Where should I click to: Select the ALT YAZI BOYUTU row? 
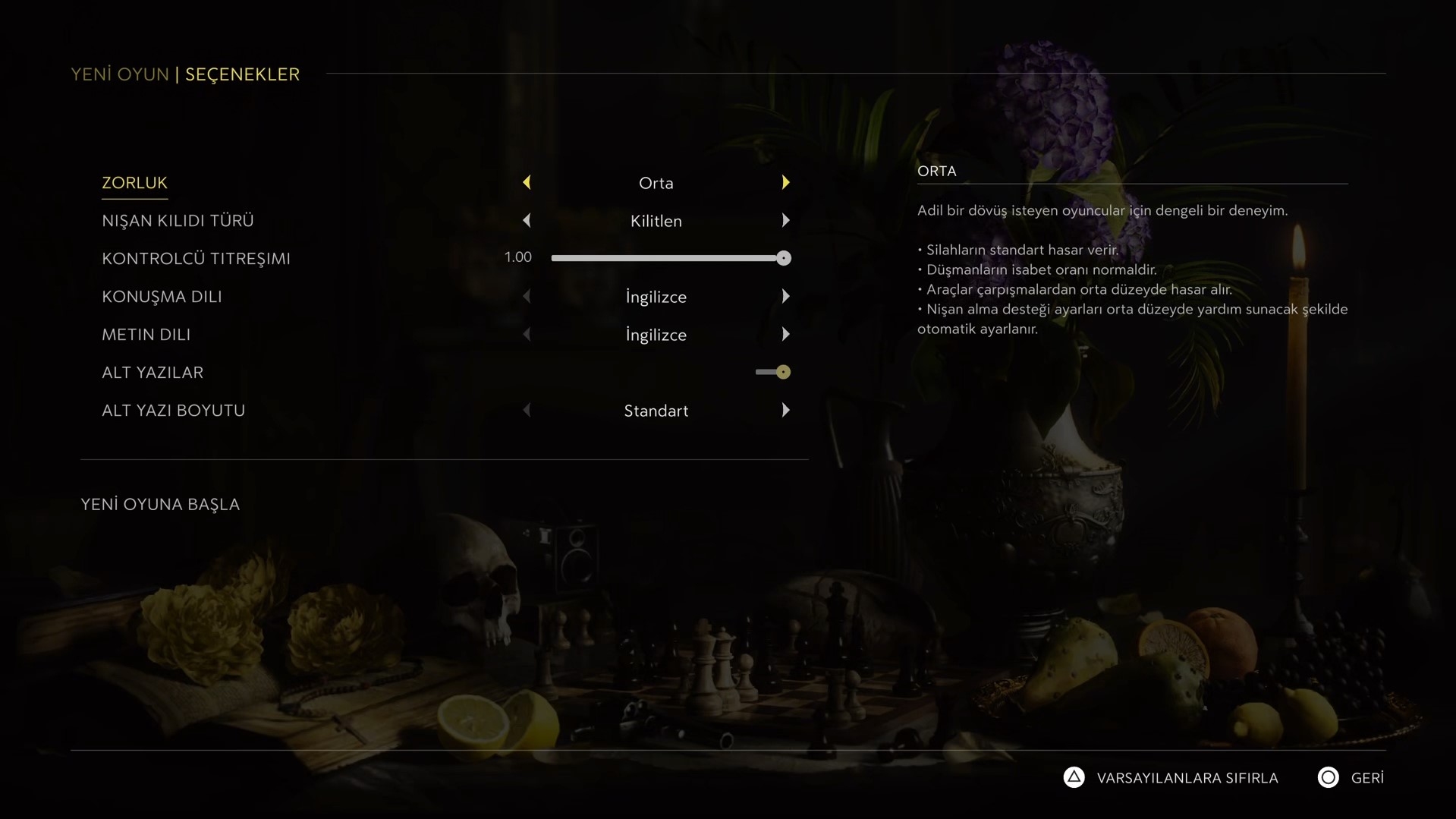[x=173, y=411]
